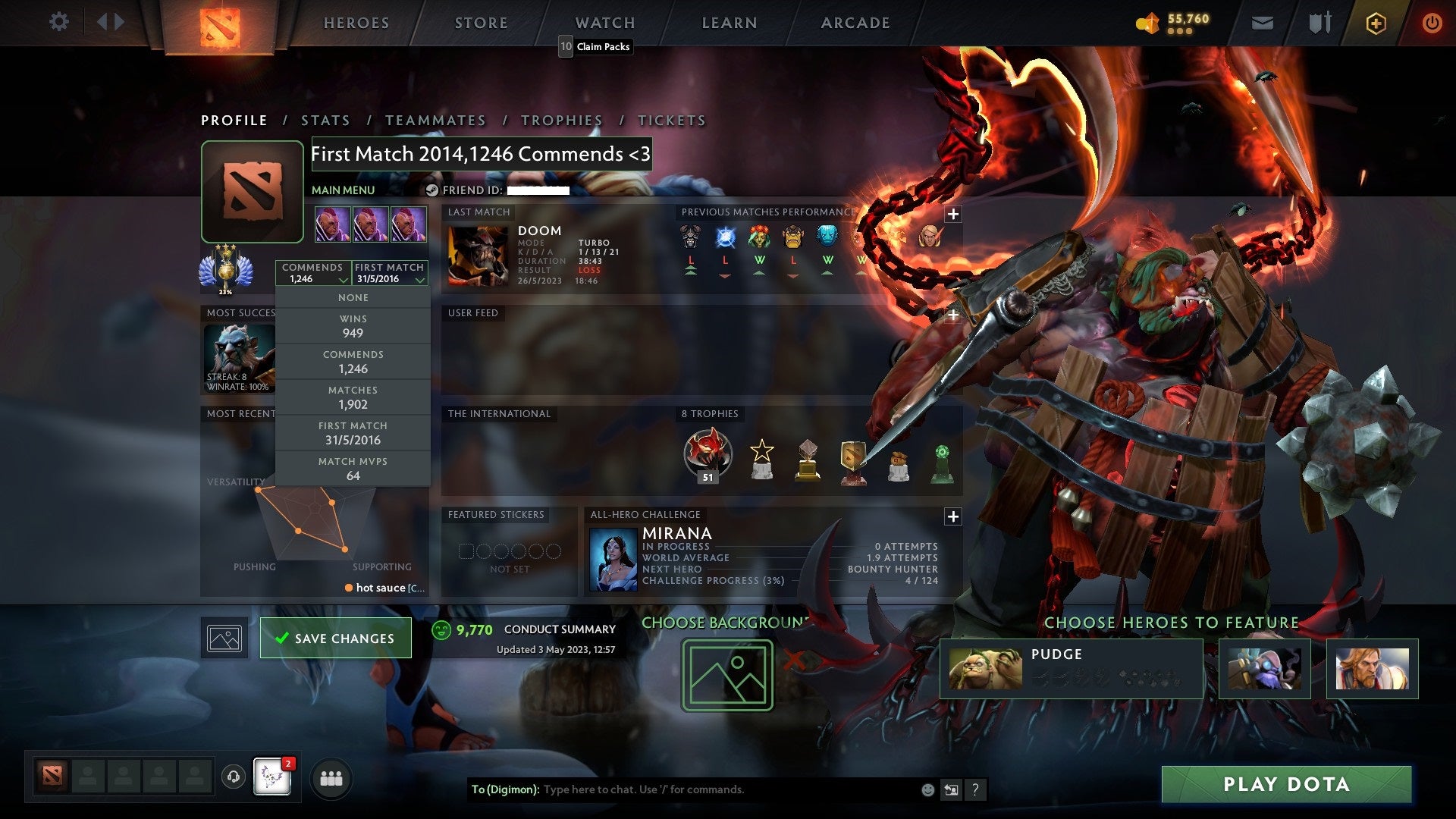Select NONE to hide the stat display
1456x819 pixels.
pos(353,297)
